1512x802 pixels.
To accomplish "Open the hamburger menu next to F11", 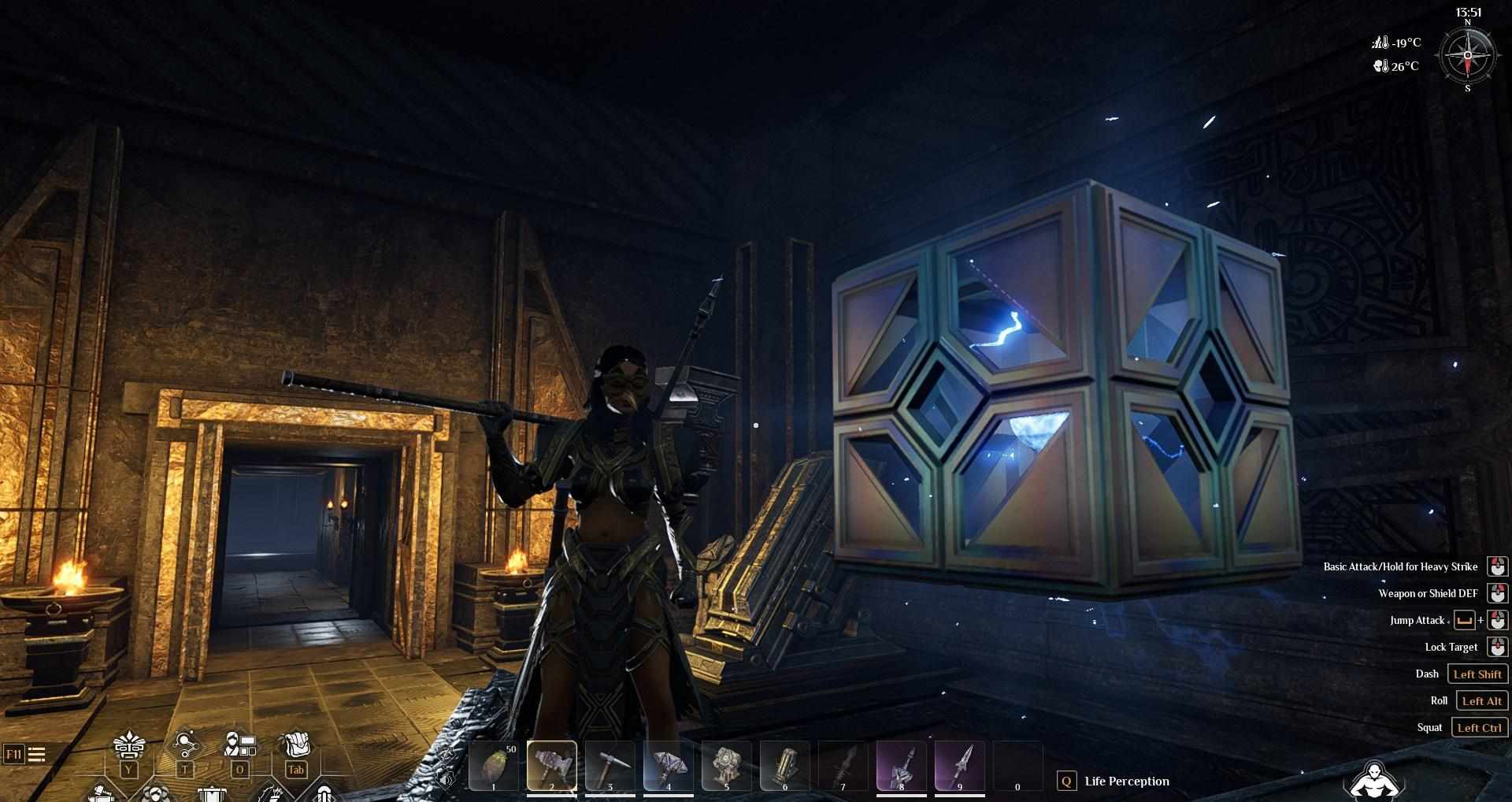I will tap(37, 753).
